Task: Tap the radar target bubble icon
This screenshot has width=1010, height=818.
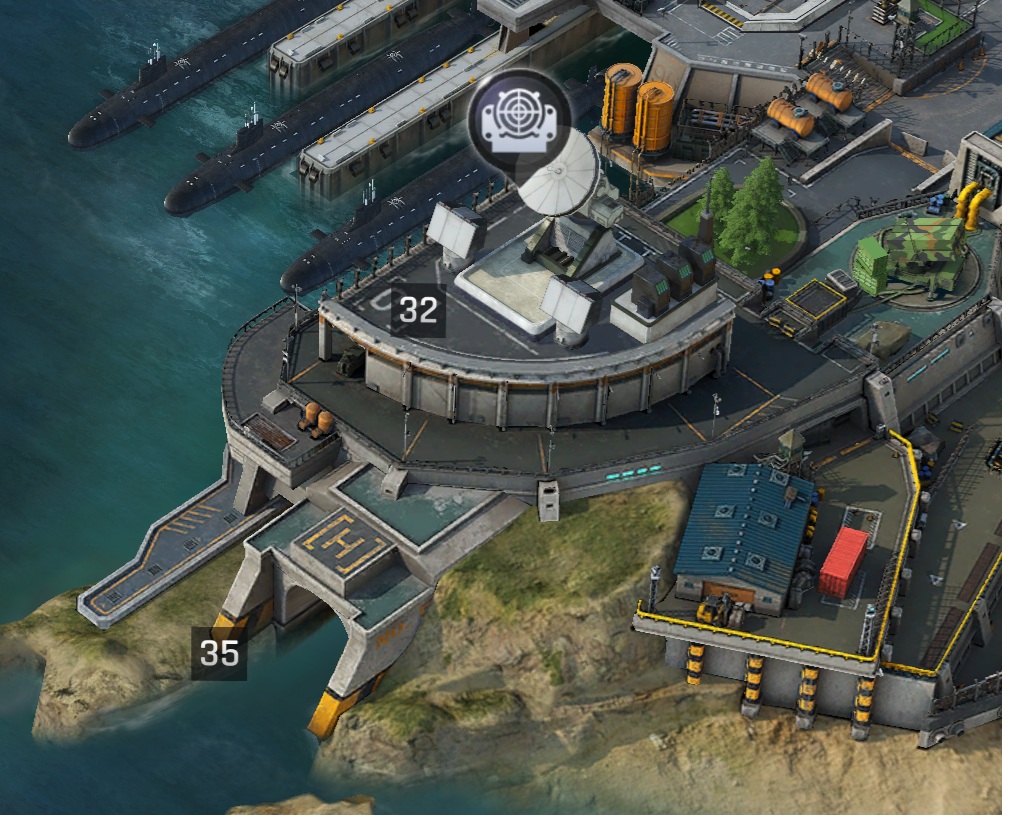Action: click(518, 118)
